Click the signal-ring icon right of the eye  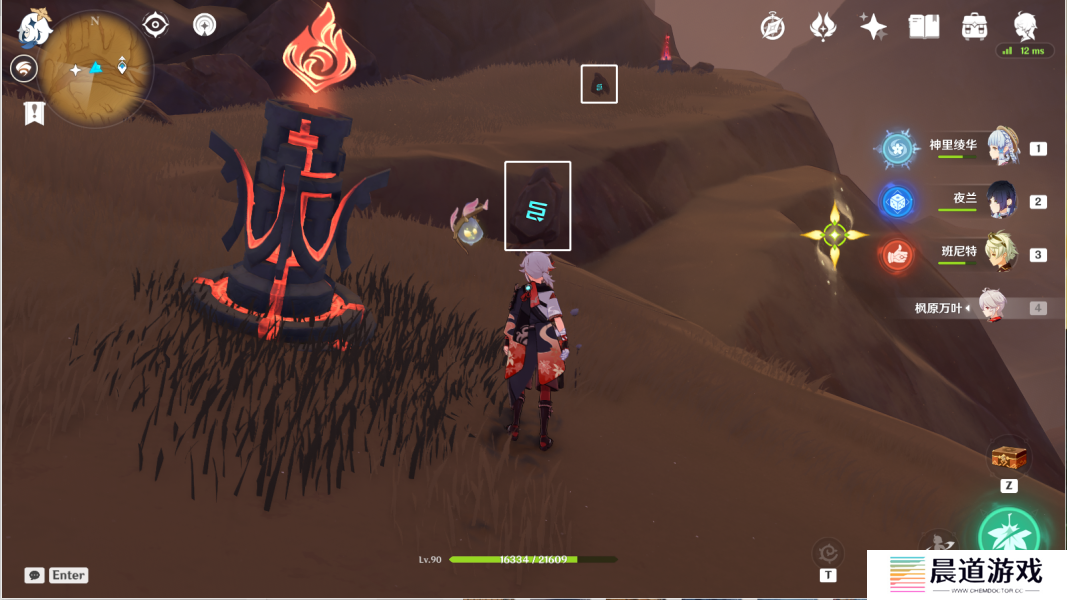tap(205, 24)
